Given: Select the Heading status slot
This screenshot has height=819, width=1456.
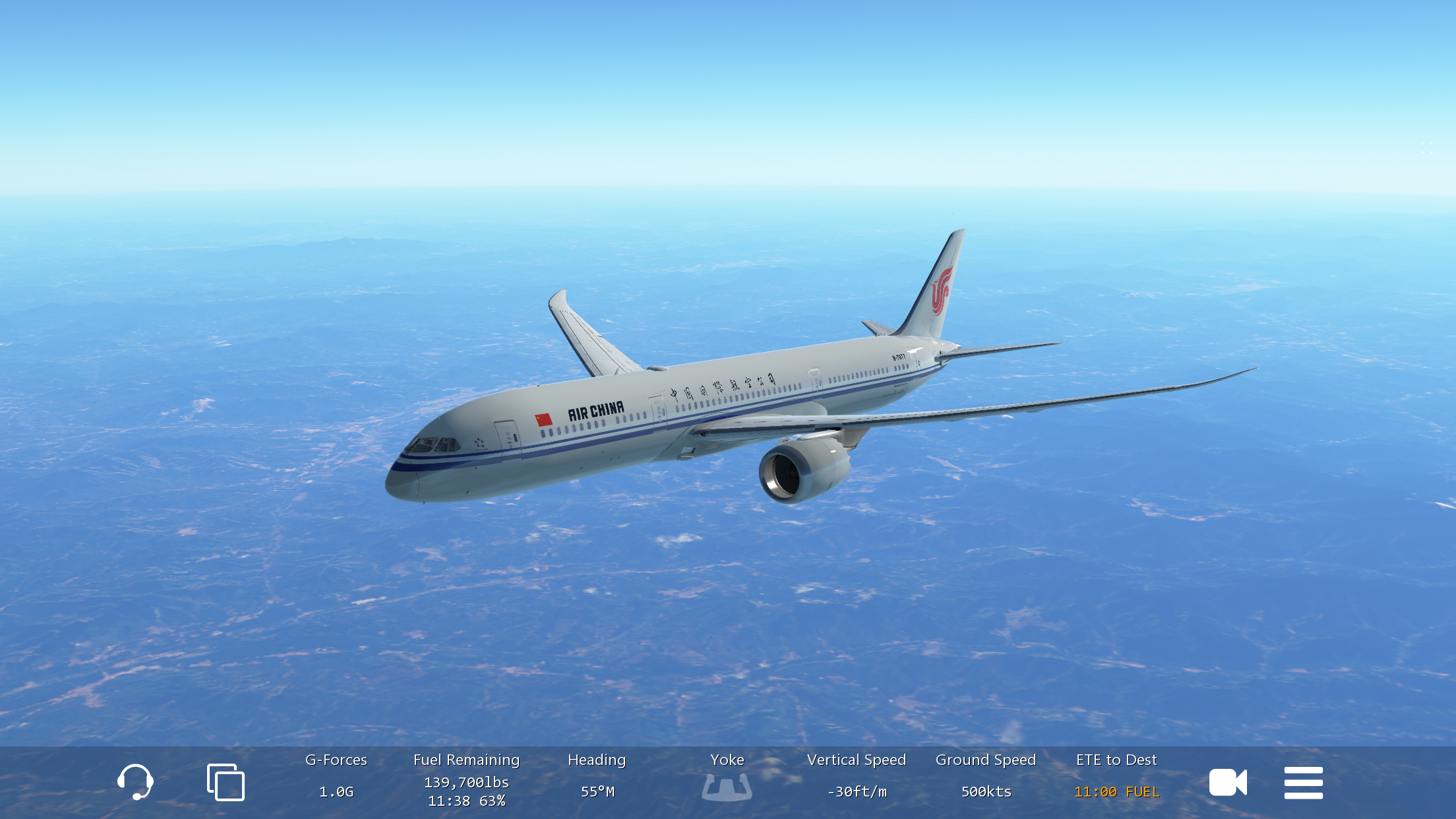Looking at the screenshot, I should [x=597, y=777].
